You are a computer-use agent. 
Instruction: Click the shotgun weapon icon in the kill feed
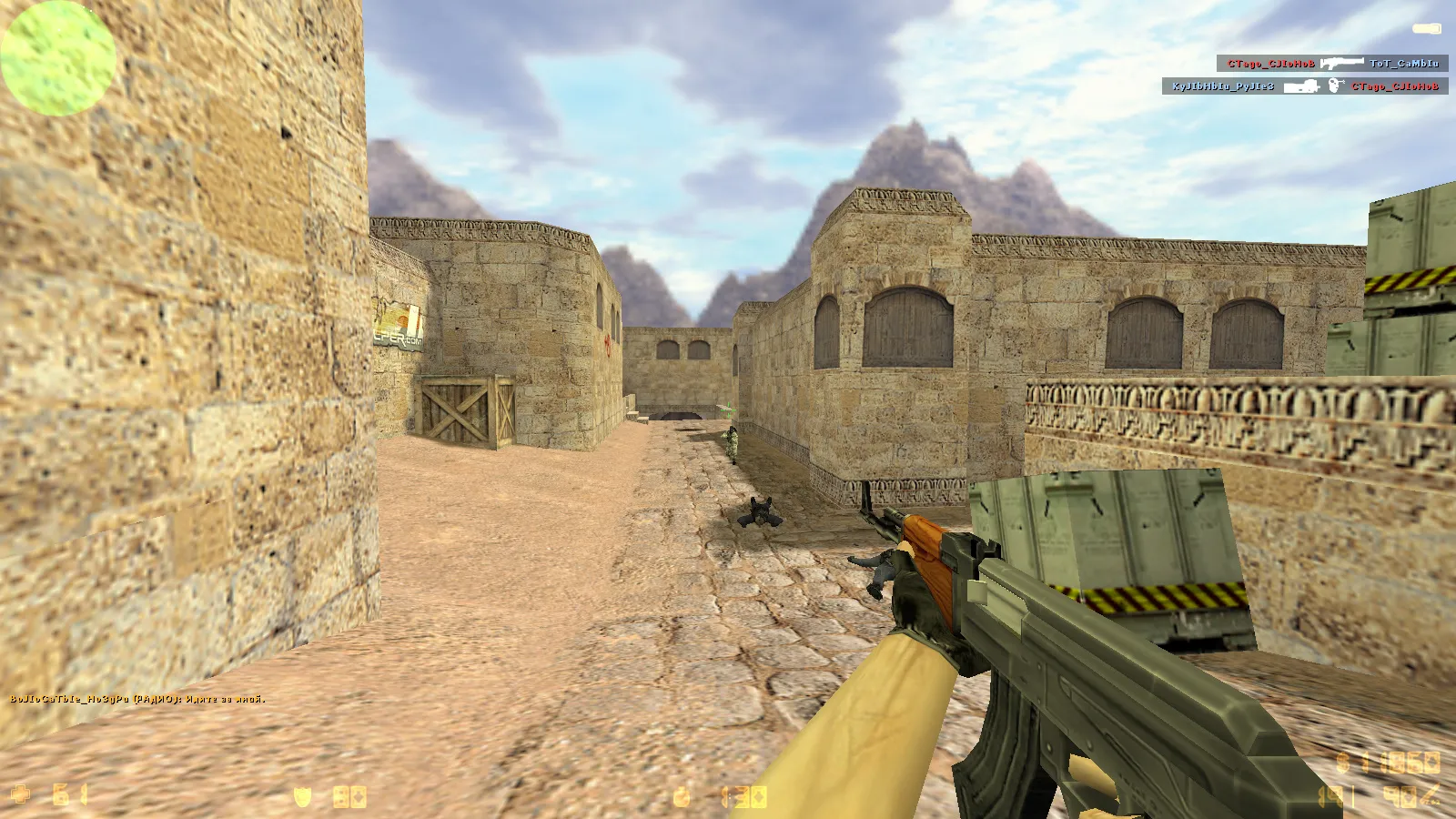[1341, 63]
